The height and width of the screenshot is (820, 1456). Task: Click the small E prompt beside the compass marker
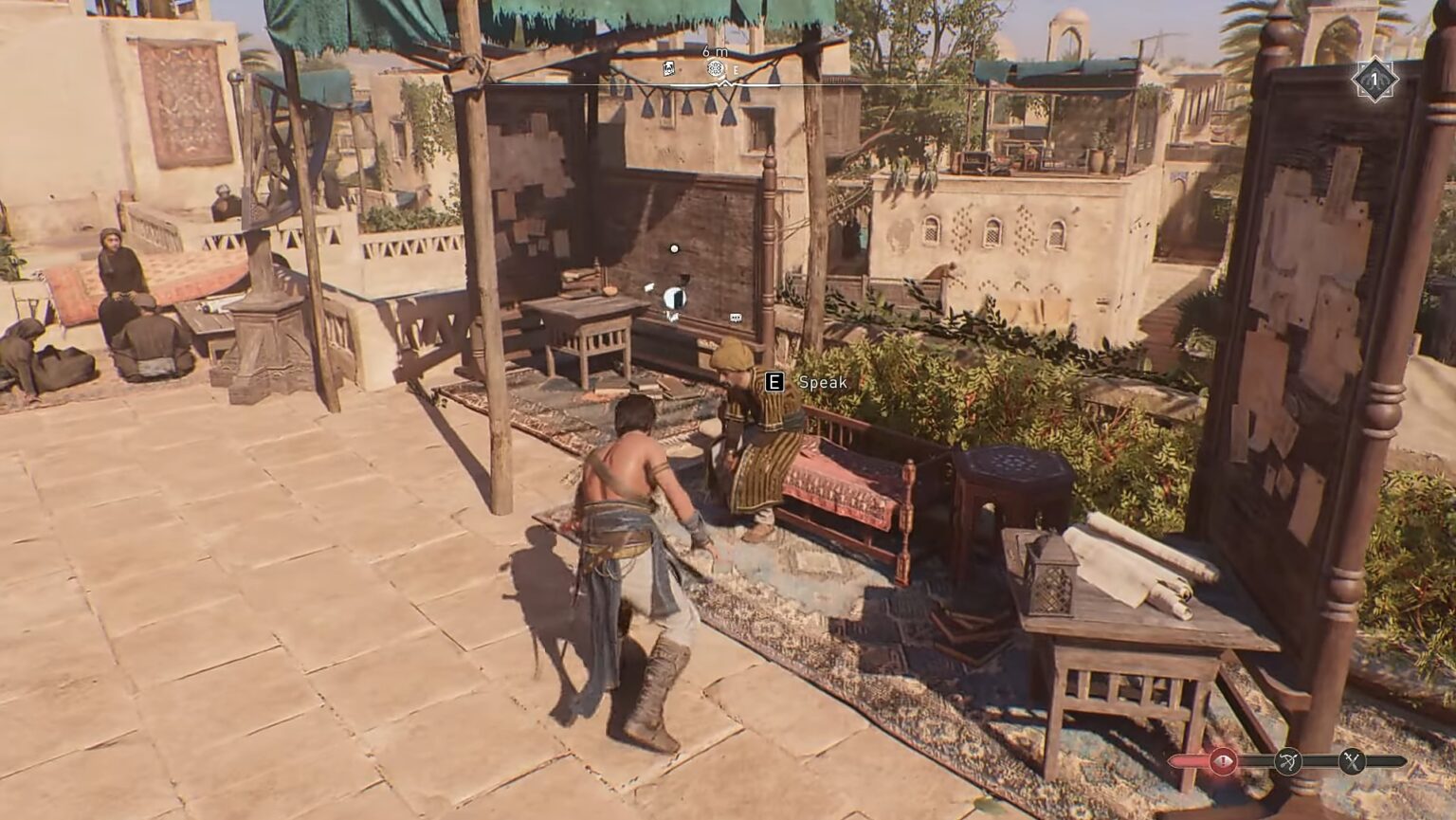coord(736,69)
